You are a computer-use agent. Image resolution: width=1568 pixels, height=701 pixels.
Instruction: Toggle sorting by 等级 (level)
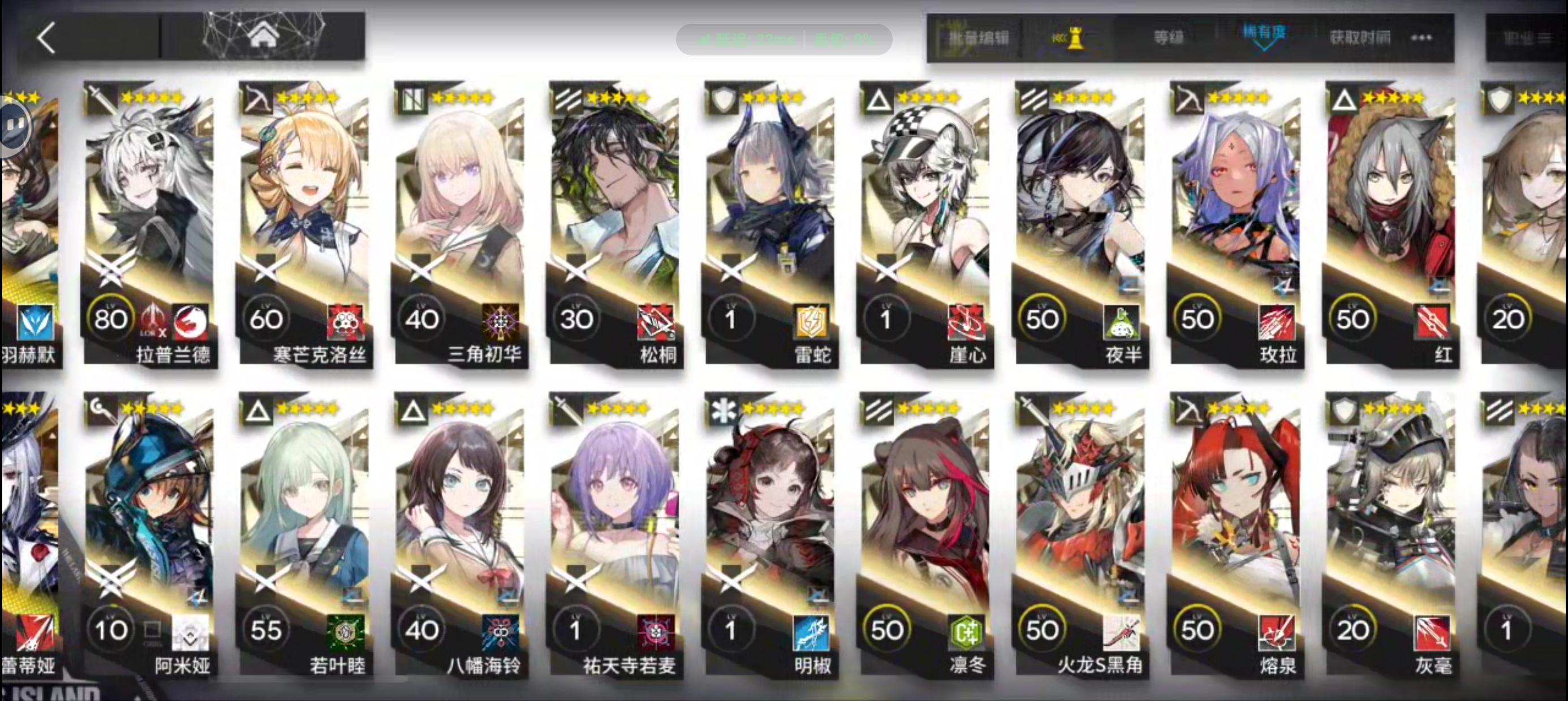tap(1167, 38)
